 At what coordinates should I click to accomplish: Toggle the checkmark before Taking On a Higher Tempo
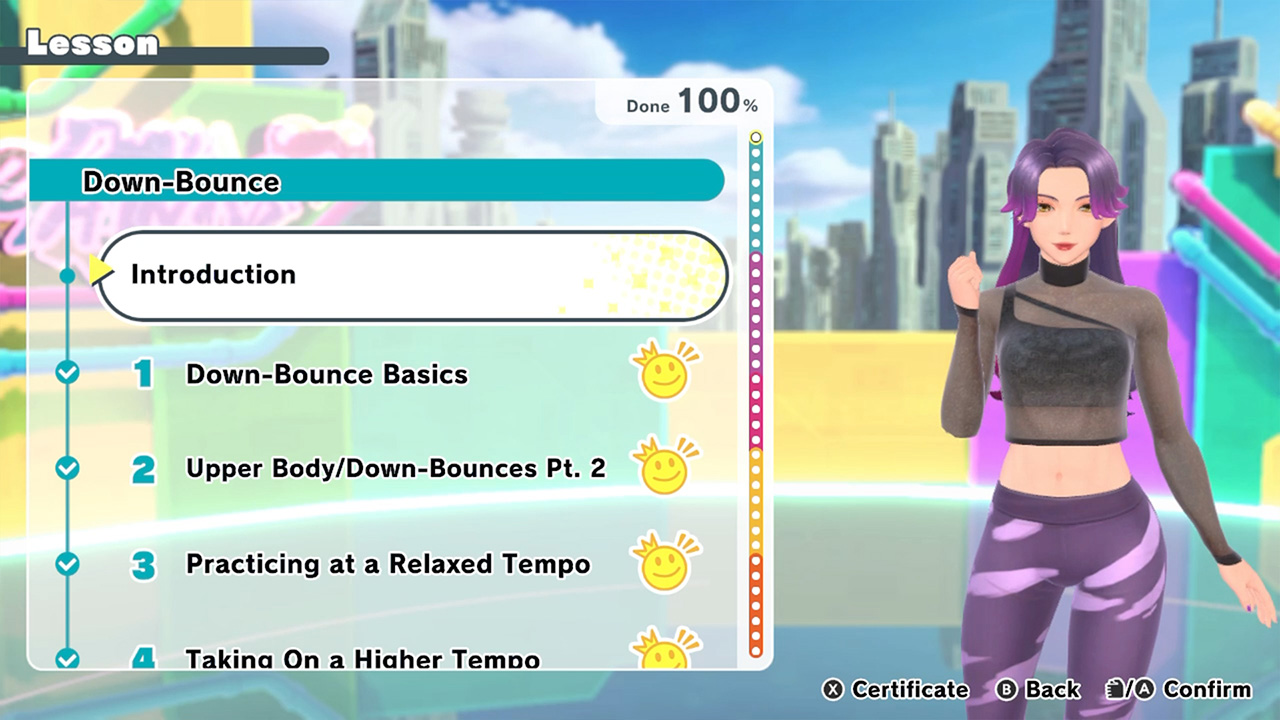point(66,658)
